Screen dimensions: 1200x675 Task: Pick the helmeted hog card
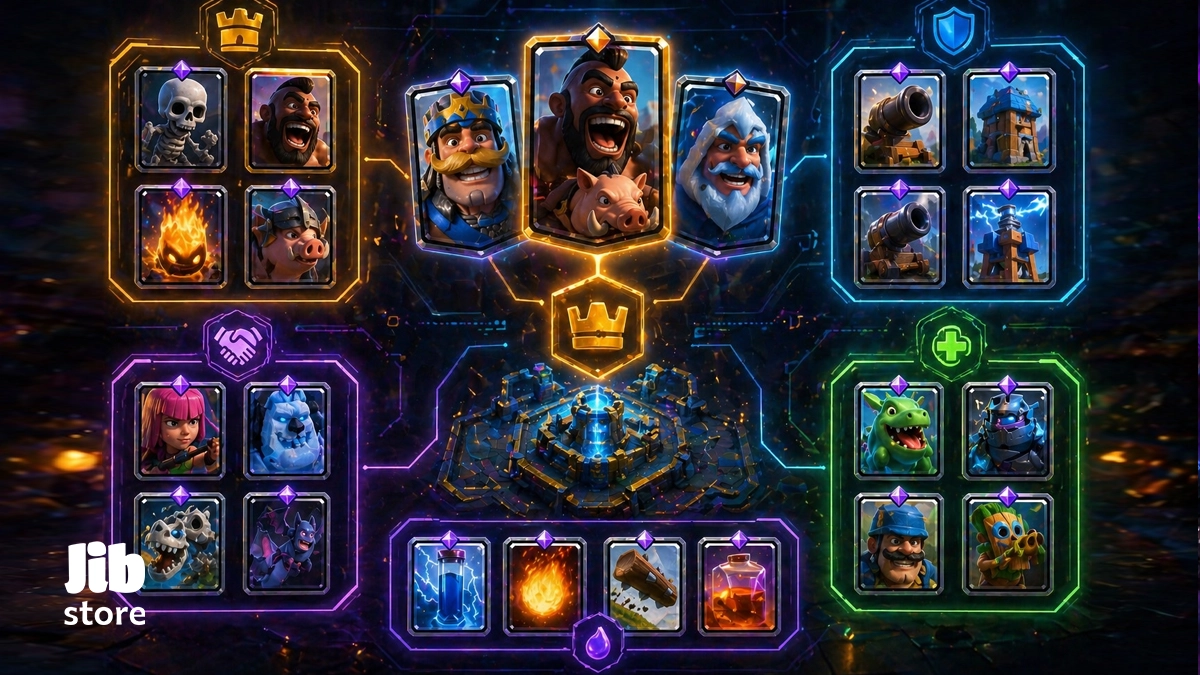point(290,238)
